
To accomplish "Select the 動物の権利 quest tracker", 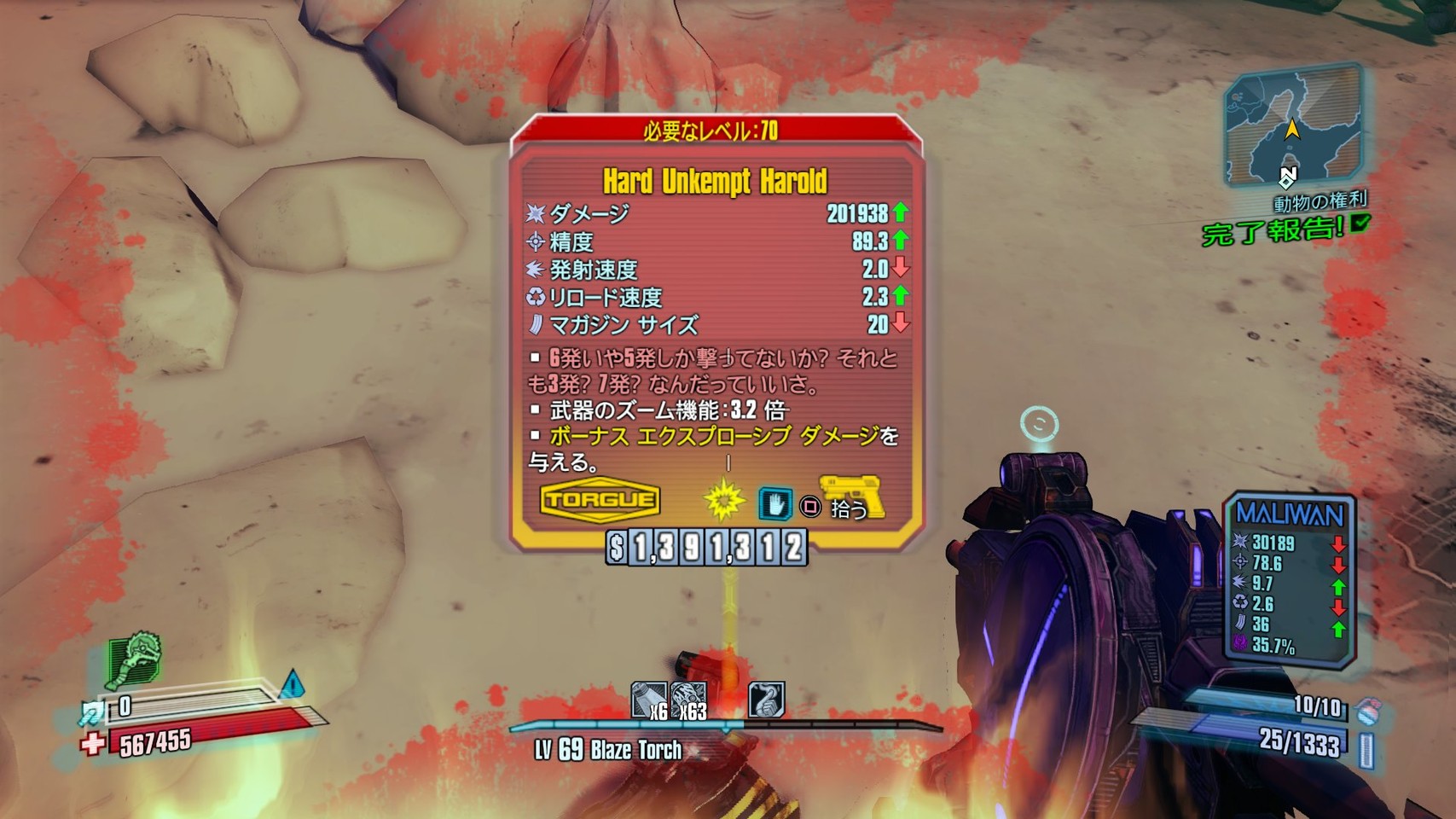I will pyautogui.click(x=1320, y=202).
